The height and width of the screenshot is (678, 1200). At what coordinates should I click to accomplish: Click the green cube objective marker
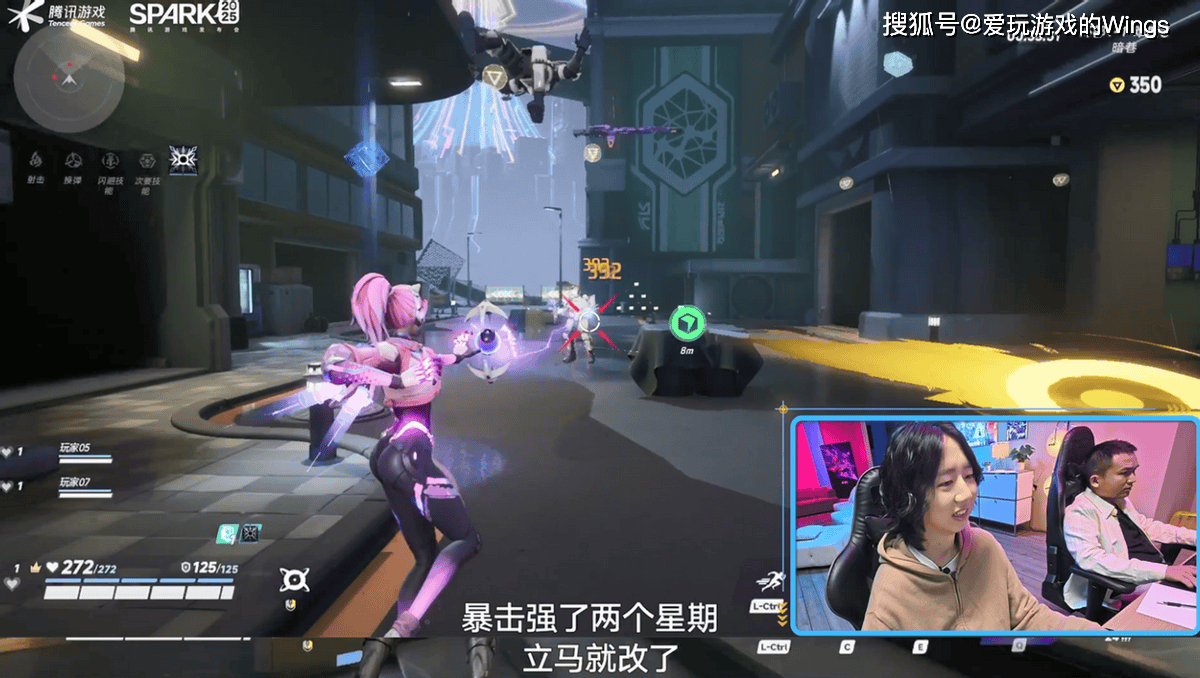coord(687,322)
